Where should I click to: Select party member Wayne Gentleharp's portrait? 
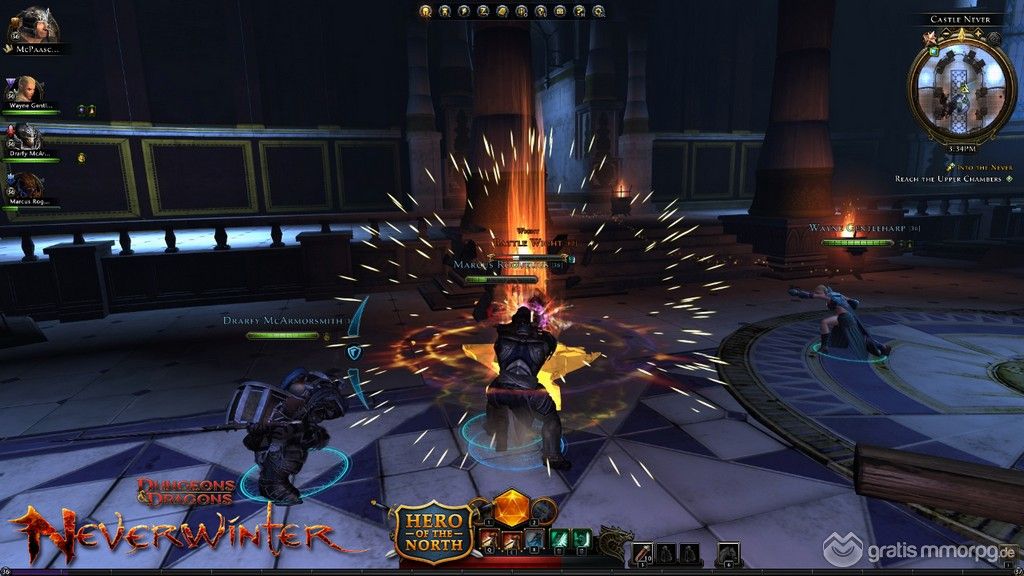coord(24,89)
